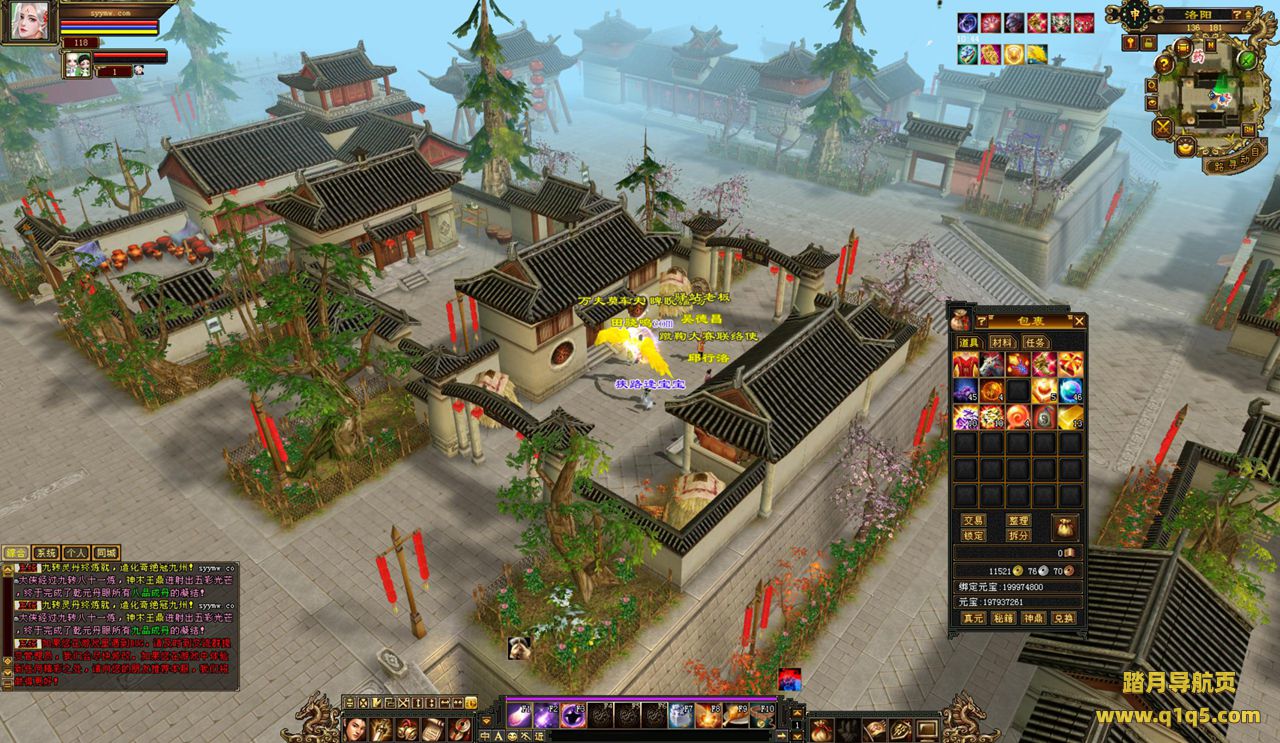The width and height of the screenshot is (1280, 743).
Task: Sort the bag with the 整理 button
Action: [x=1018, y=521]
